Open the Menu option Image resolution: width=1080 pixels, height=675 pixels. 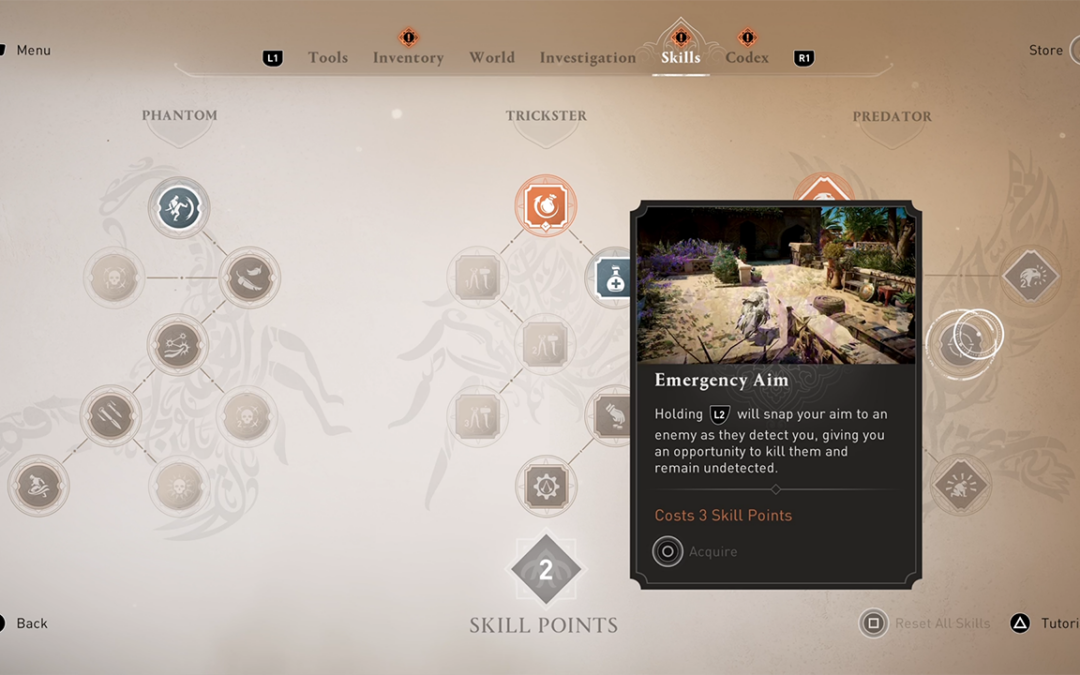pyautogui.click(x=33, y=50)
